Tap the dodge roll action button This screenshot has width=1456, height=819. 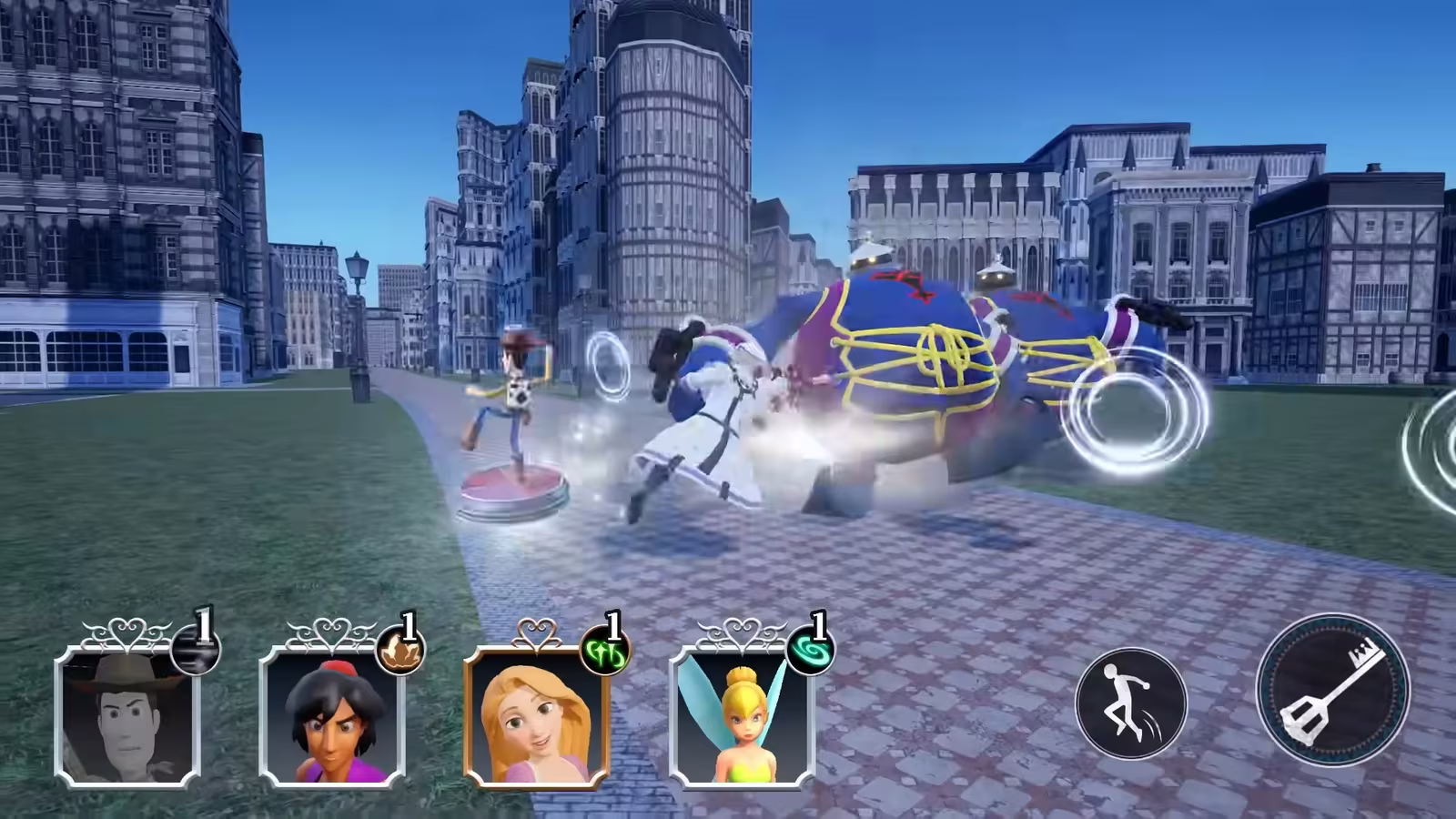1131,703
